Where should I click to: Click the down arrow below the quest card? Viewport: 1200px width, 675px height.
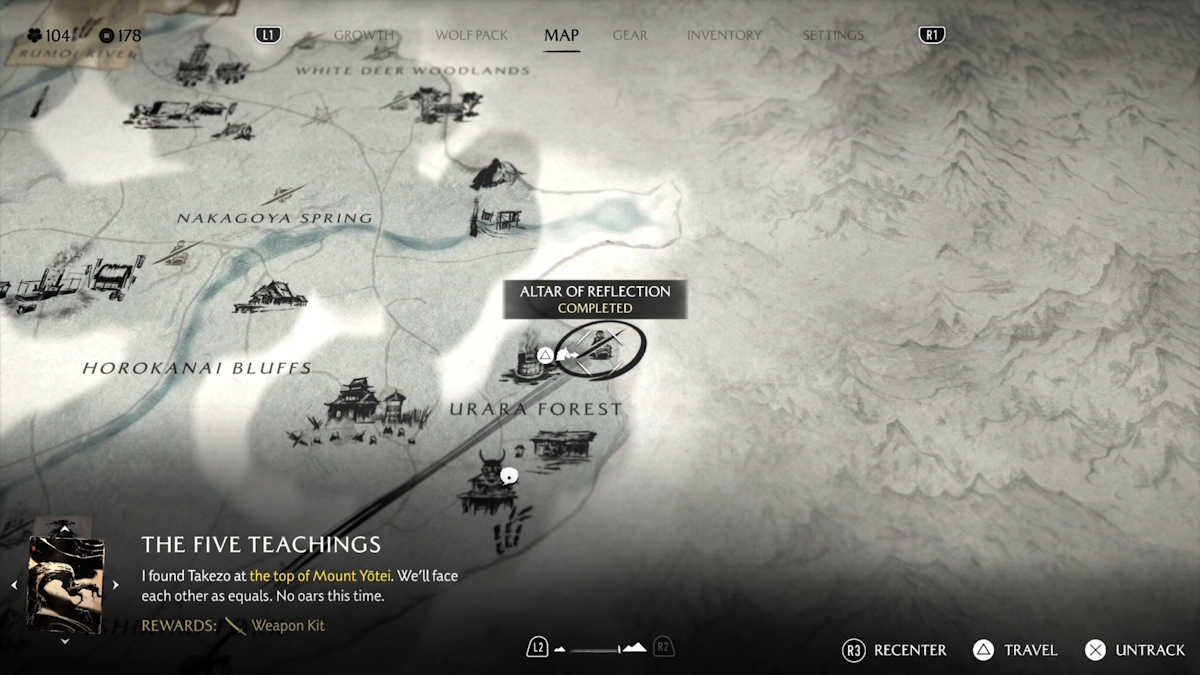[65, 641]
